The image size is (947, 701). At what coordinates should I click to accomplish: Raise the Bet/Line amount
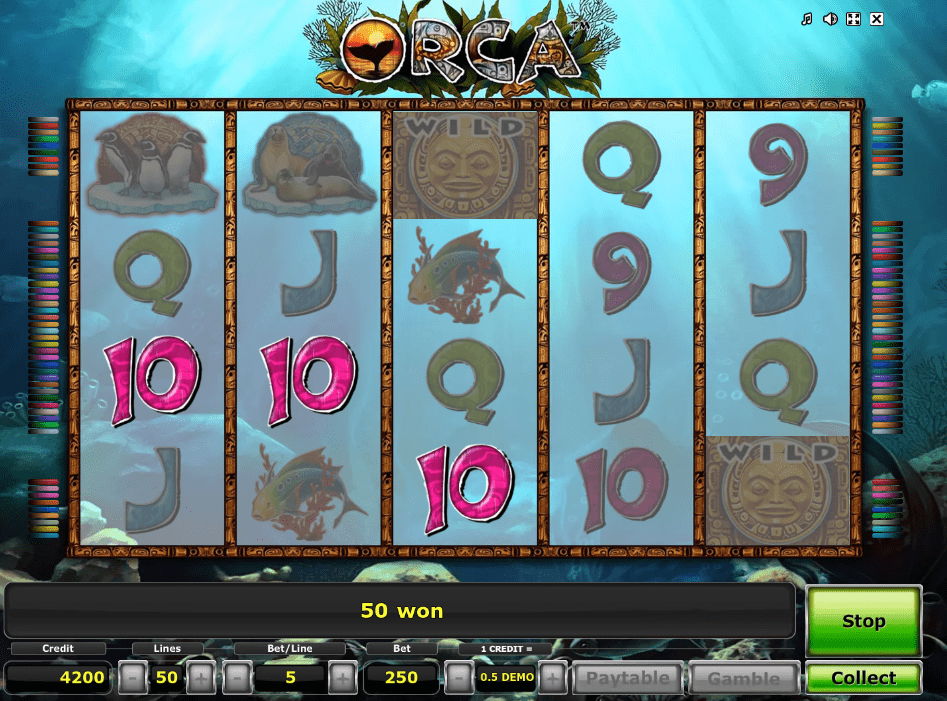(342, 678)
